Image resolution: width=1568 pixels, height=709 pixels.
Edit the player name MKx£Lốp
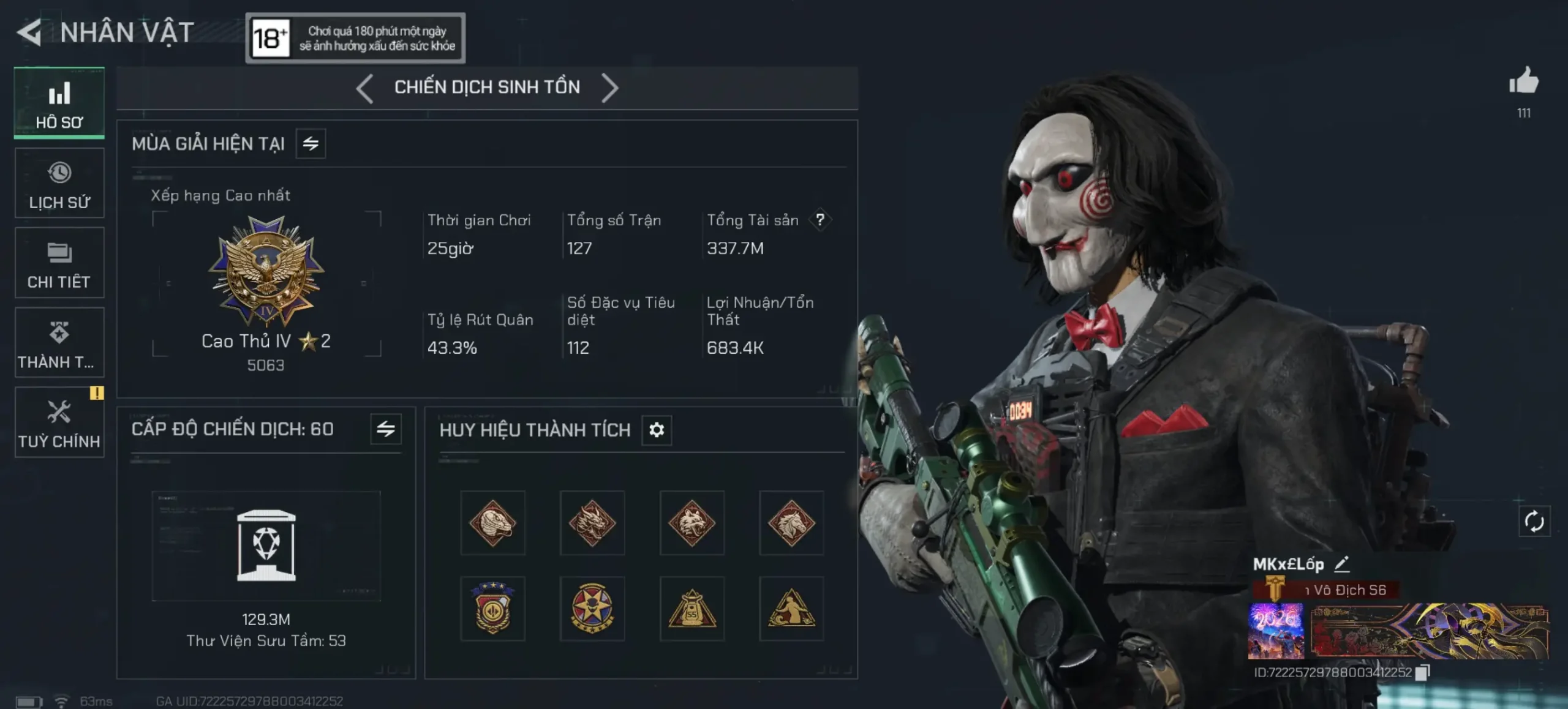1342,564
